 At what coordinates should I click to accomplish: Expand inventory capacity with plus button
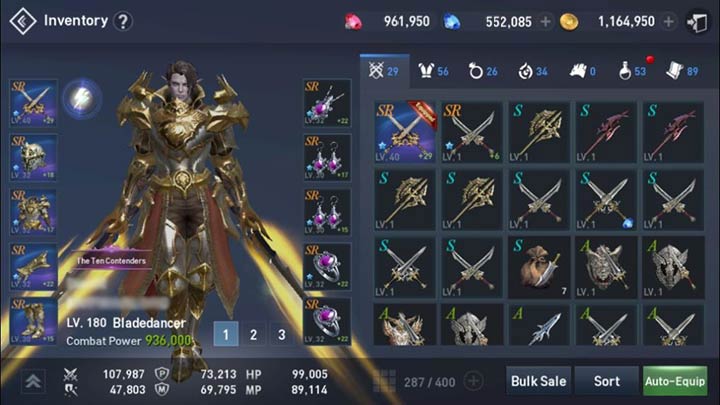(x=474, y=381)
